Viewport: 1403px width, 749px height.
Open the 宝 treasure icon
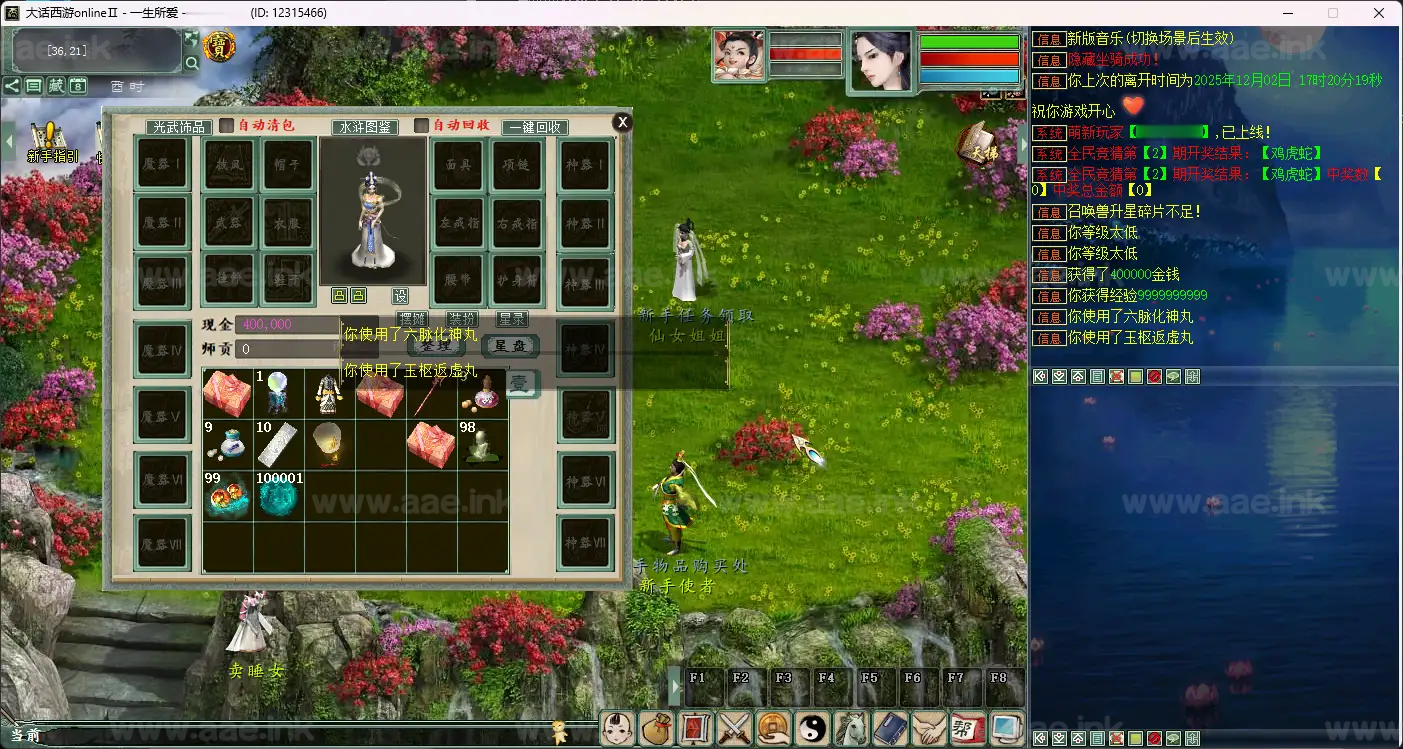219,46
